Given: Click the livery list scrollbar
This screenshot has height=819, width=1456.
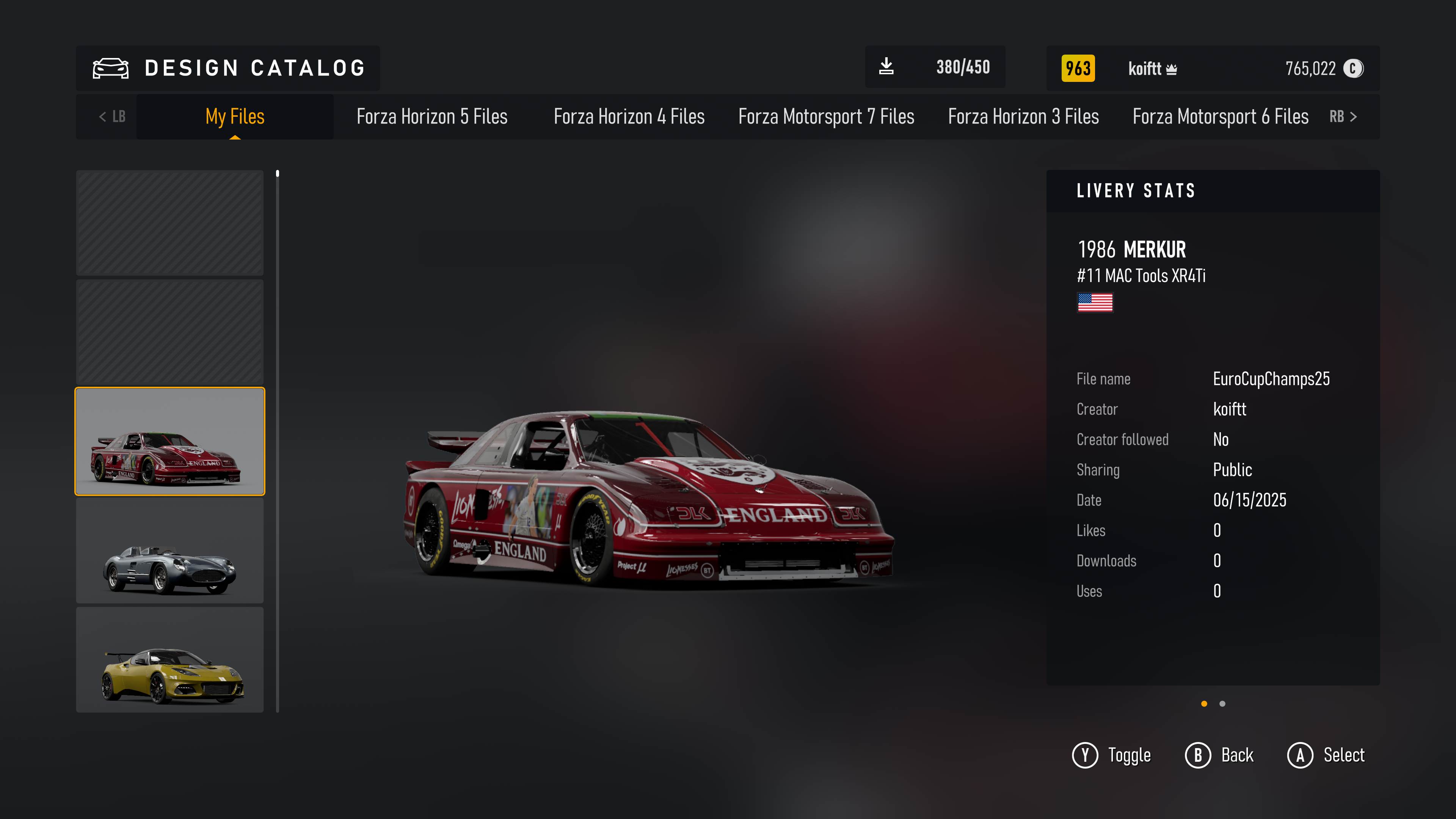Looking at the screenshot, I should pos(278,441).
